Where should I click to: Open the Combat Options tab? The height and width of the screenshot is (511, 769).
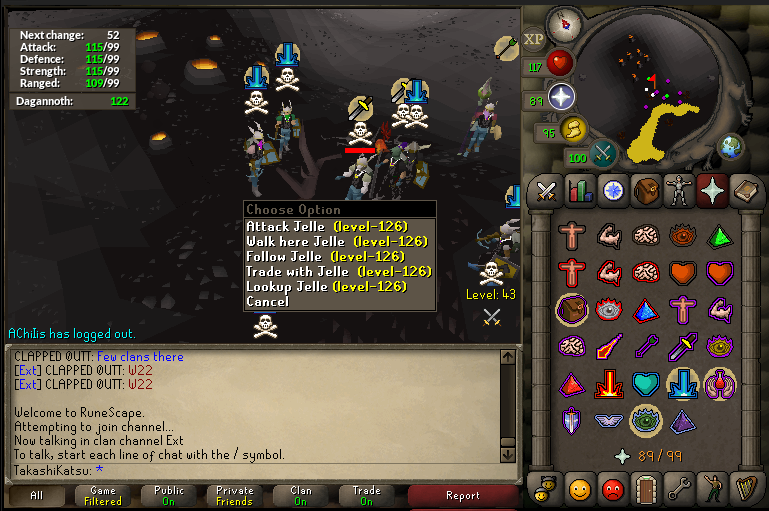coord(547,189)
